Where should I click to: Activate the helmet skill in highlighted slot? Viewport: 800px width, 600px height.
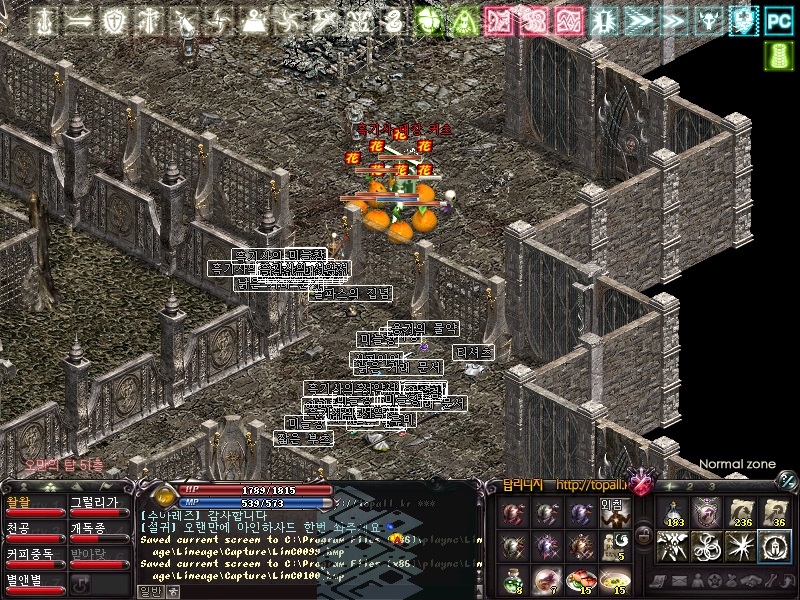pyautogui.click(x=774, y=546)
